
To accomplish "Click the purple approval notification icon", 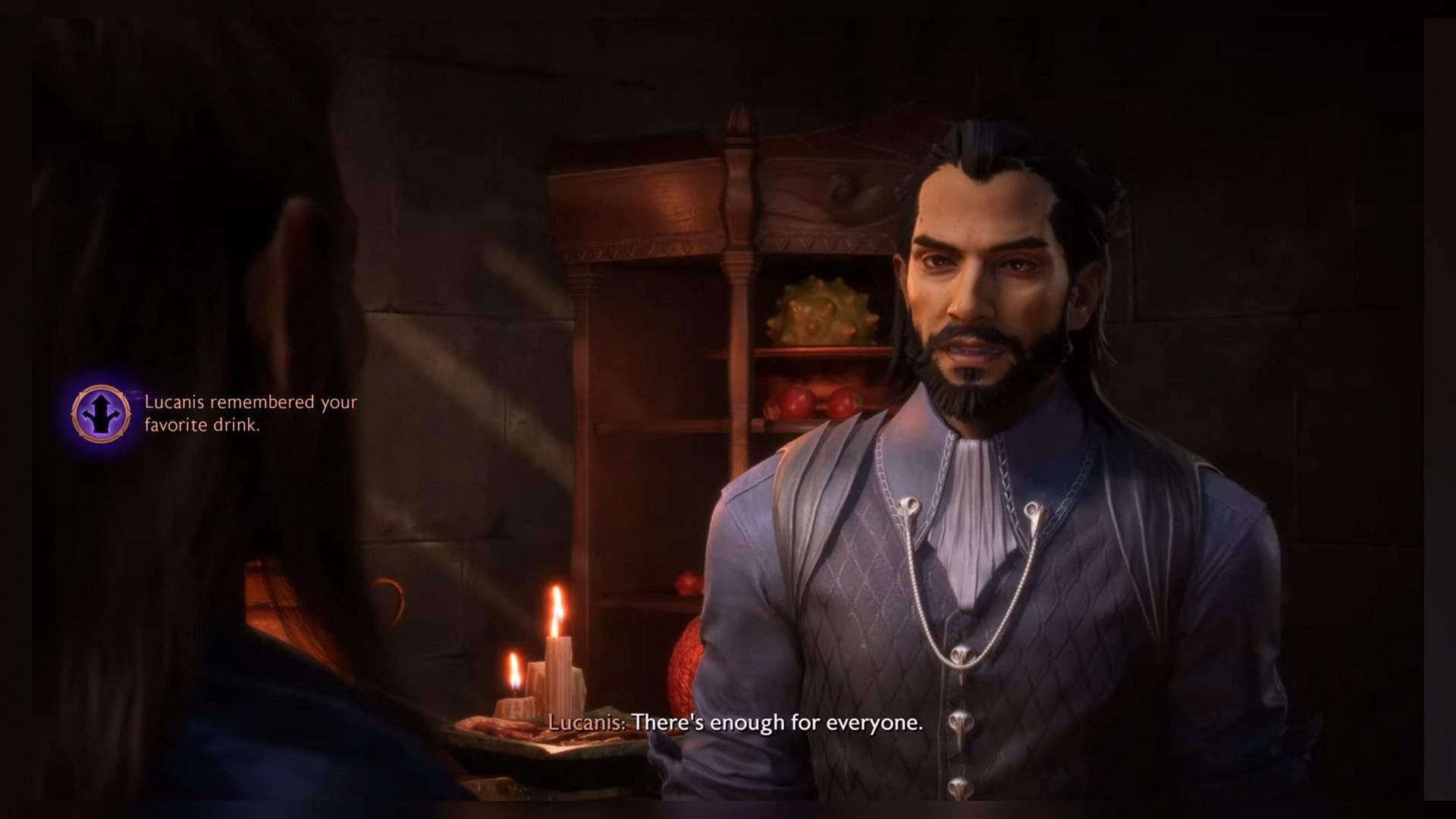I will click(x=101, y=413).
